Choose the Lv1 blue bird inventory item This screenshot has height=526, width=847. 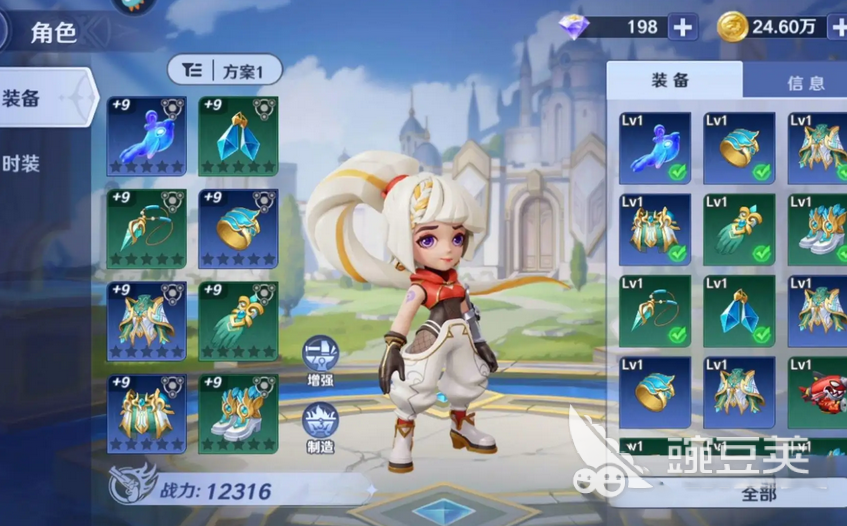pos(655,148)
